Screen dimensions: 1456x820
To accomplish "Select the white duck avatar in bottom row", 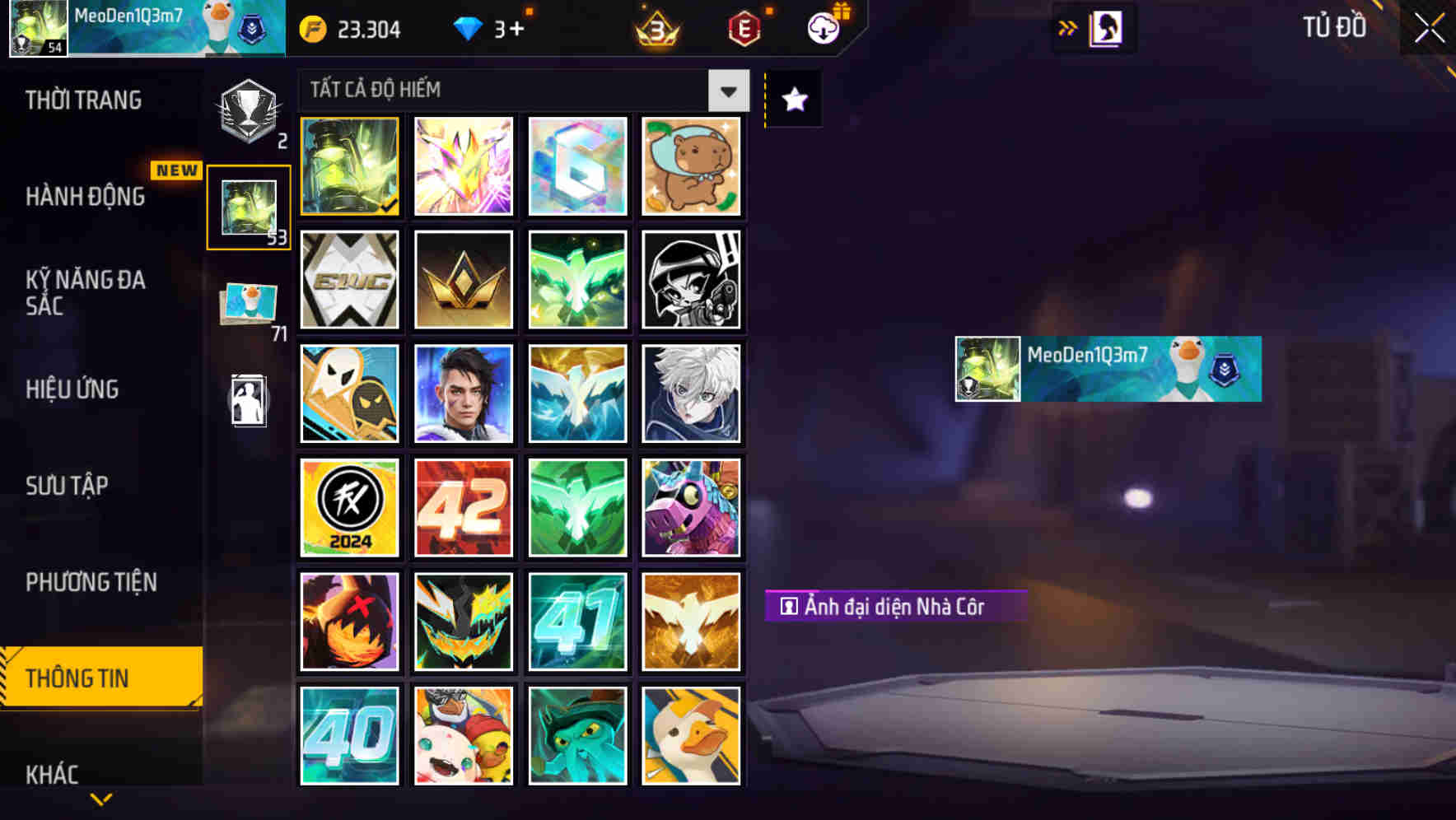I will tap(691, 735).
